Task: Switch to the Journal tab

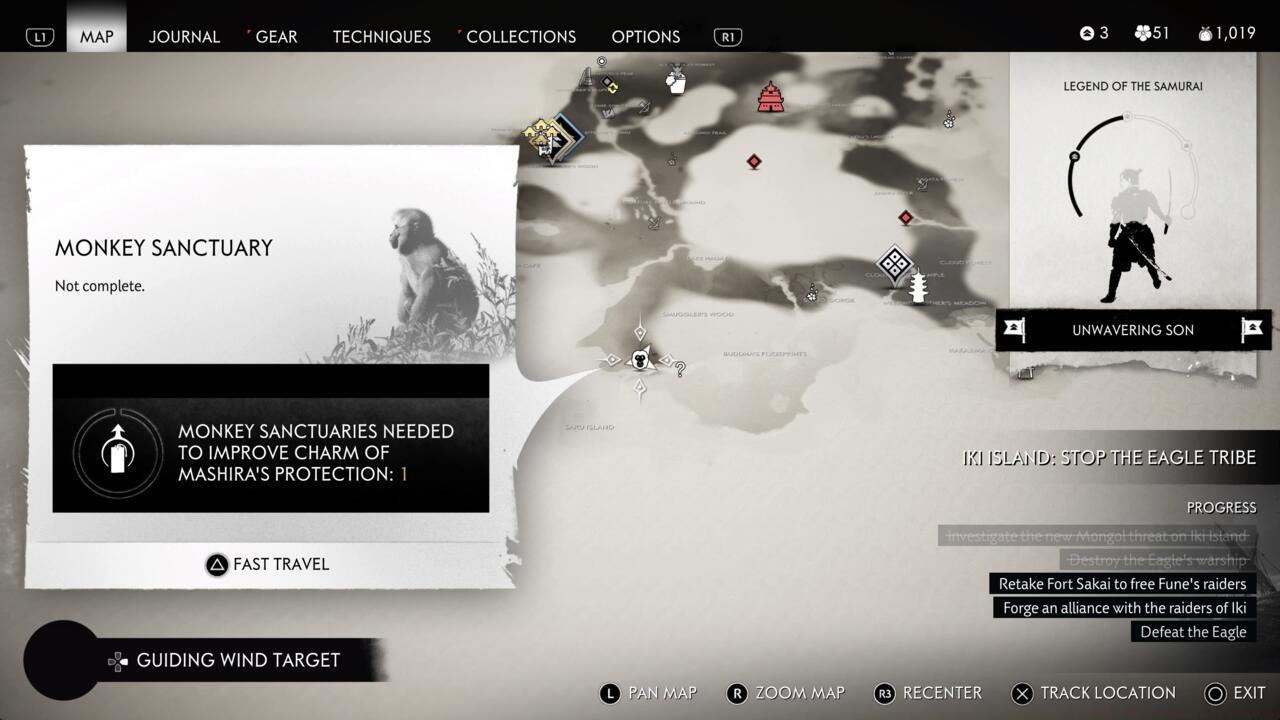Action: pyautogui.click(x=184, y=36)
